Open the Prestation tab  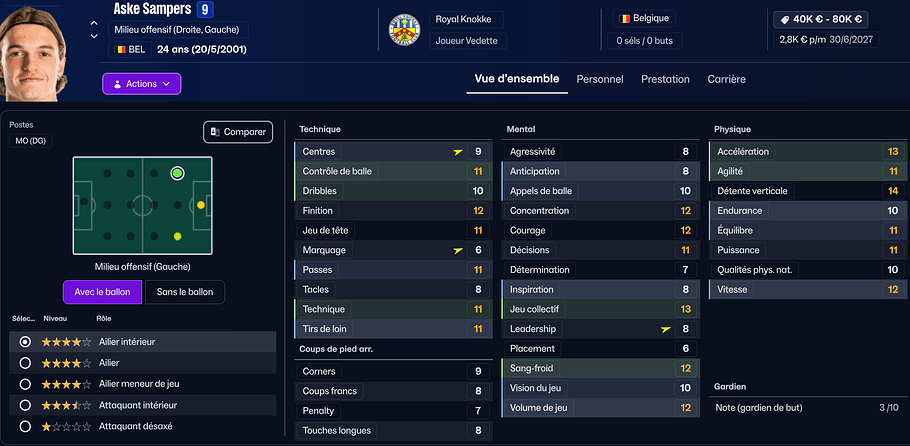click(x=665, y=79)
